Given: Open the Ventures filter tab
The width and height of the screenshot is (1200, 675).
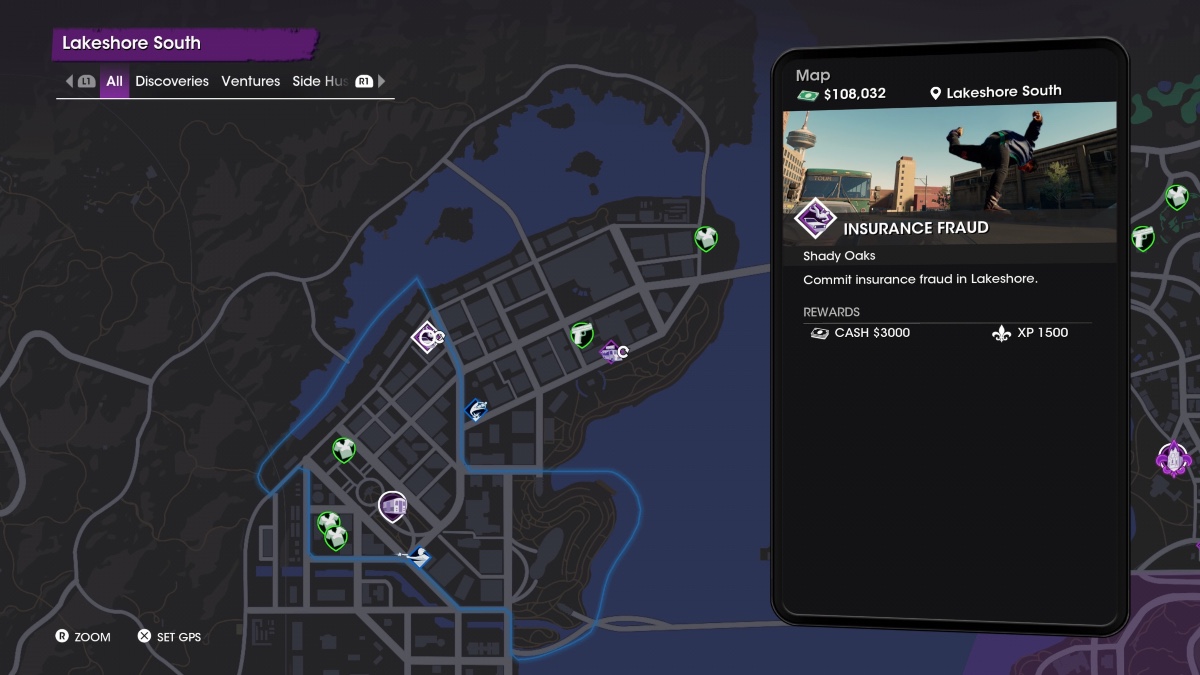Looking at the screenshot, I should [x=250, y=81].
